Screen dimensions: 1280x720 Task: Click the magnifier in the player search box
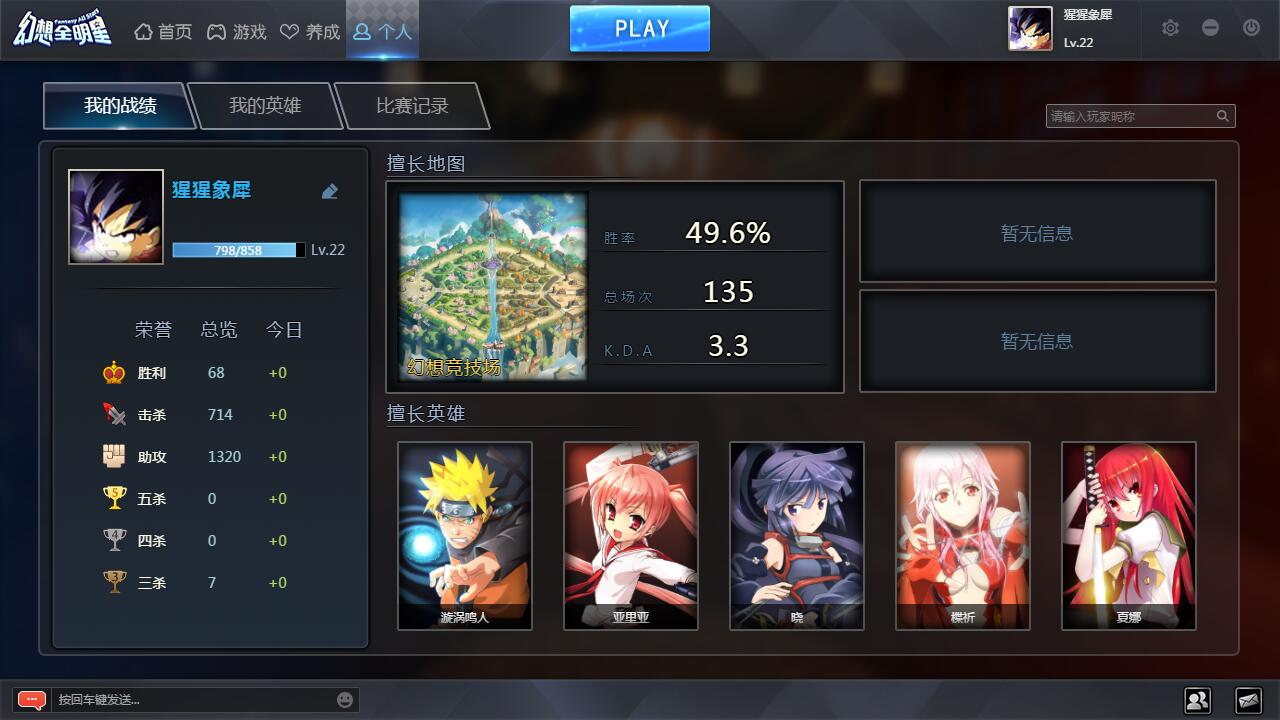(x=1222, y=115)
